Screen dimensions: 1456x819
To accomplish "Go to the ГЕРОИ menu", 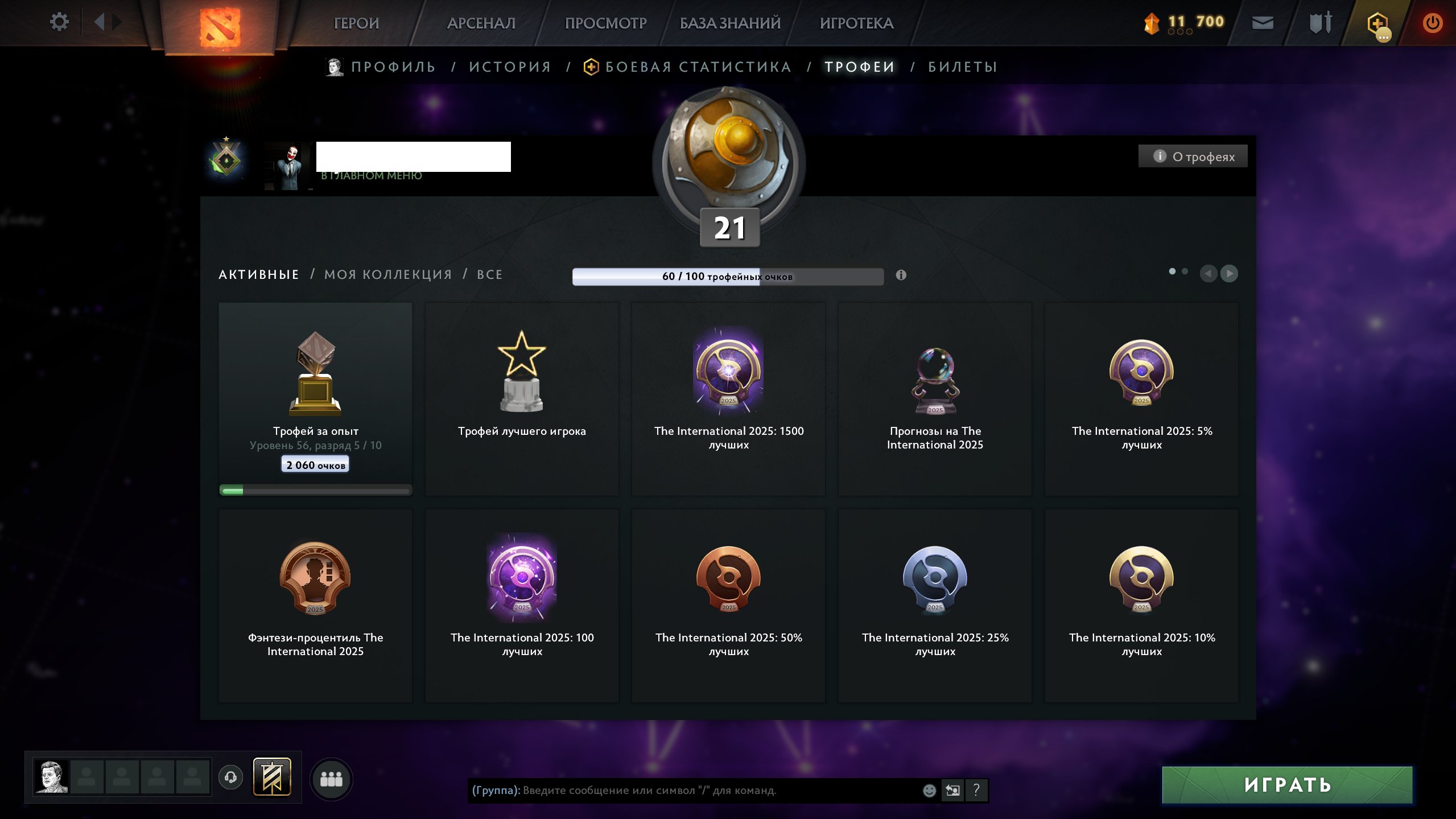I will point(356,23).
